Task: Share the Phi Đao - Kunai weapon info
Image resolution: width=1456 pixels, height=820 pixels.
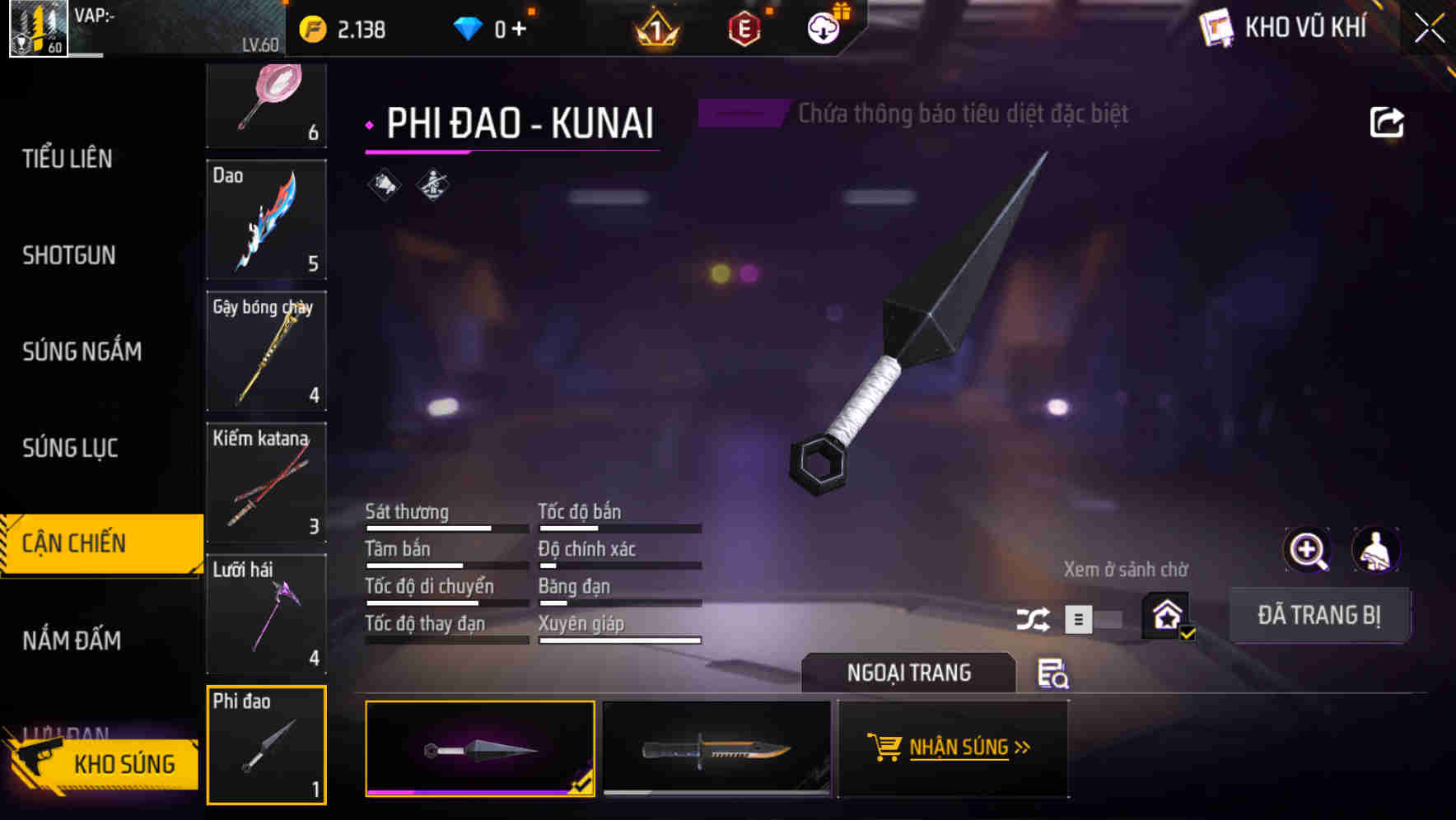Action: pos(1387,121)
